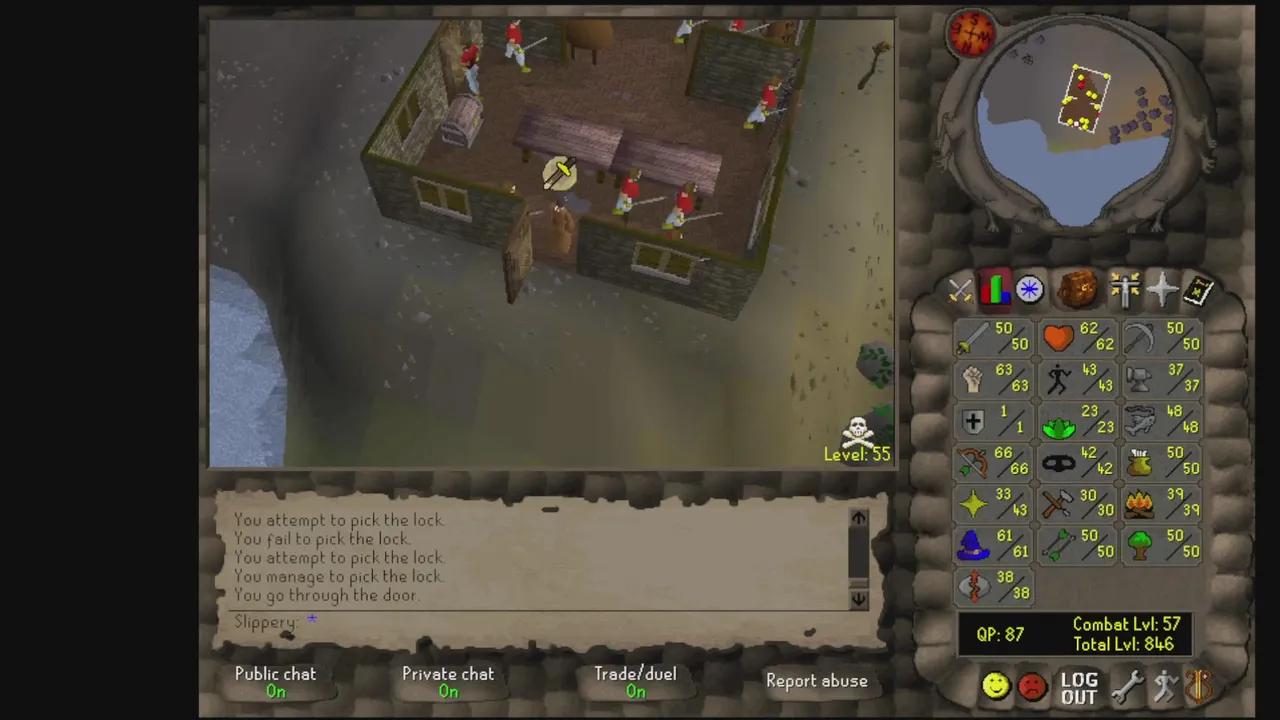
Task: Open the Friends list smiley icon
Action: point(995,685)
